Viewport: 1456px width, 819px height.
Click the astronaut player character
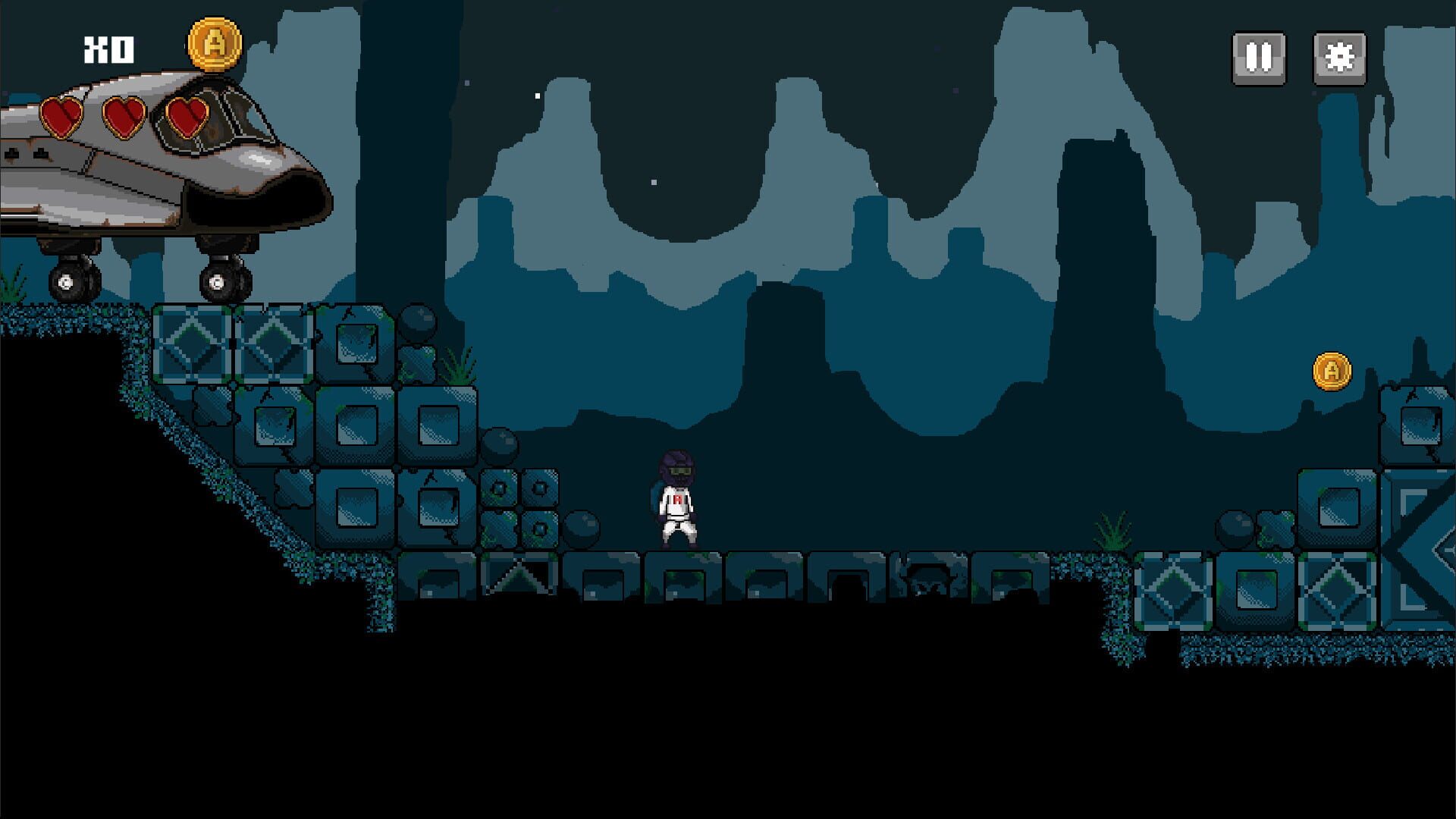pos(677,500)
